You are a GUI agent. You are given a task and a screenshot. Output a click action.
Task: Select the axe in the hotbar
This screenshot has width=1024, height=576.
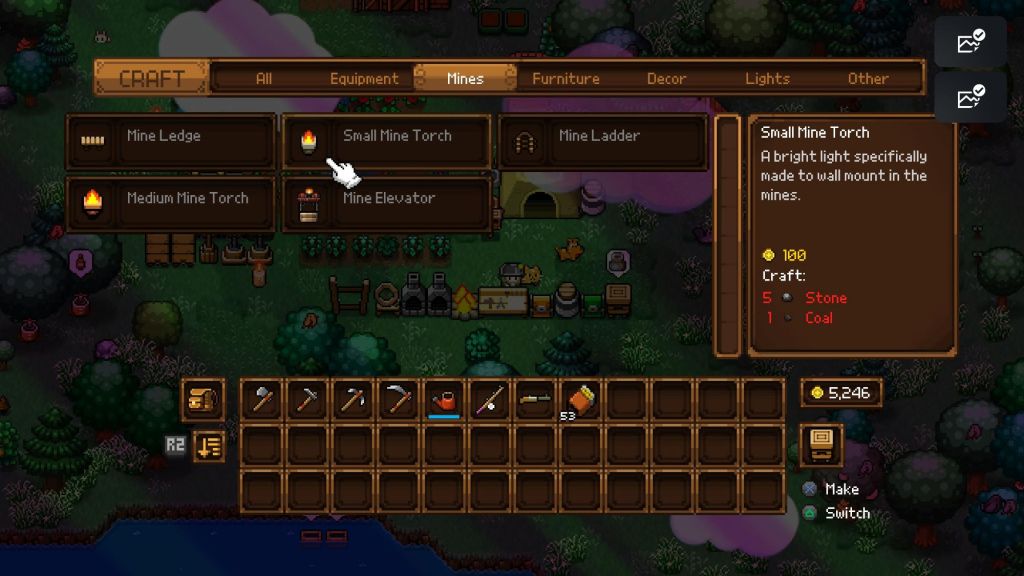pyautogui.click(x=262, y=400)
